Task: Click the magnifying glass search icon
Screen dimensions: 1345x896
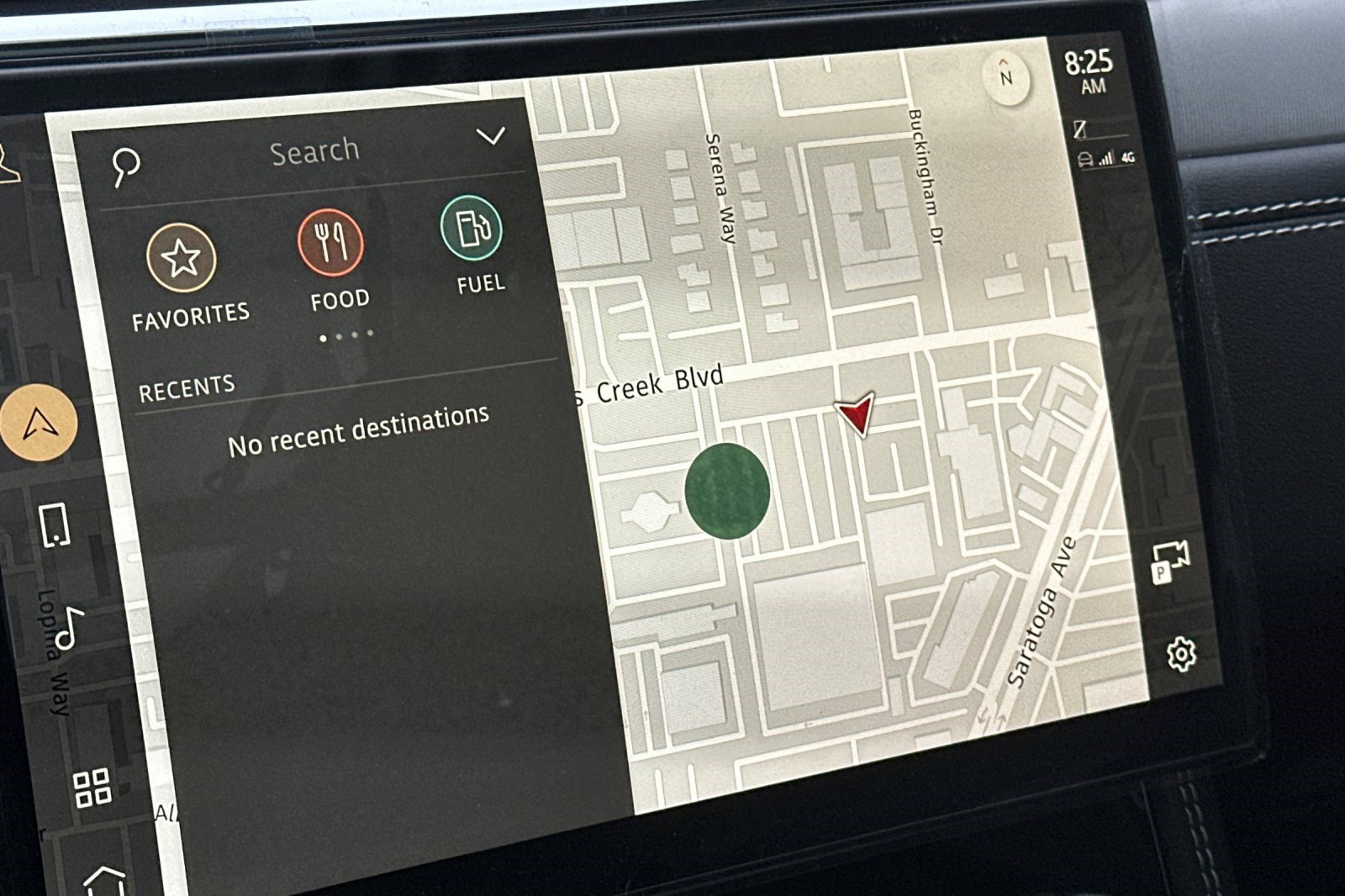Action: coord(126,166)
